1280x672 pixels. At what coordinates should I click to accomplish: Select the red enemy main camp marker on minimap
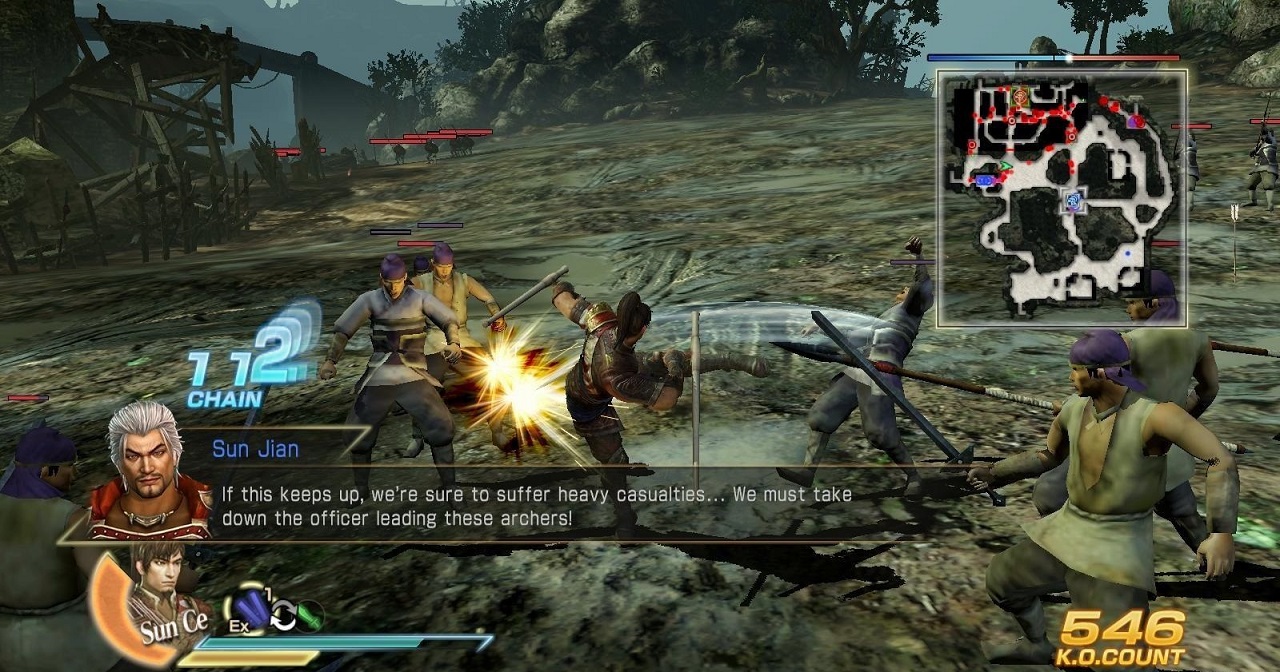1021,96
